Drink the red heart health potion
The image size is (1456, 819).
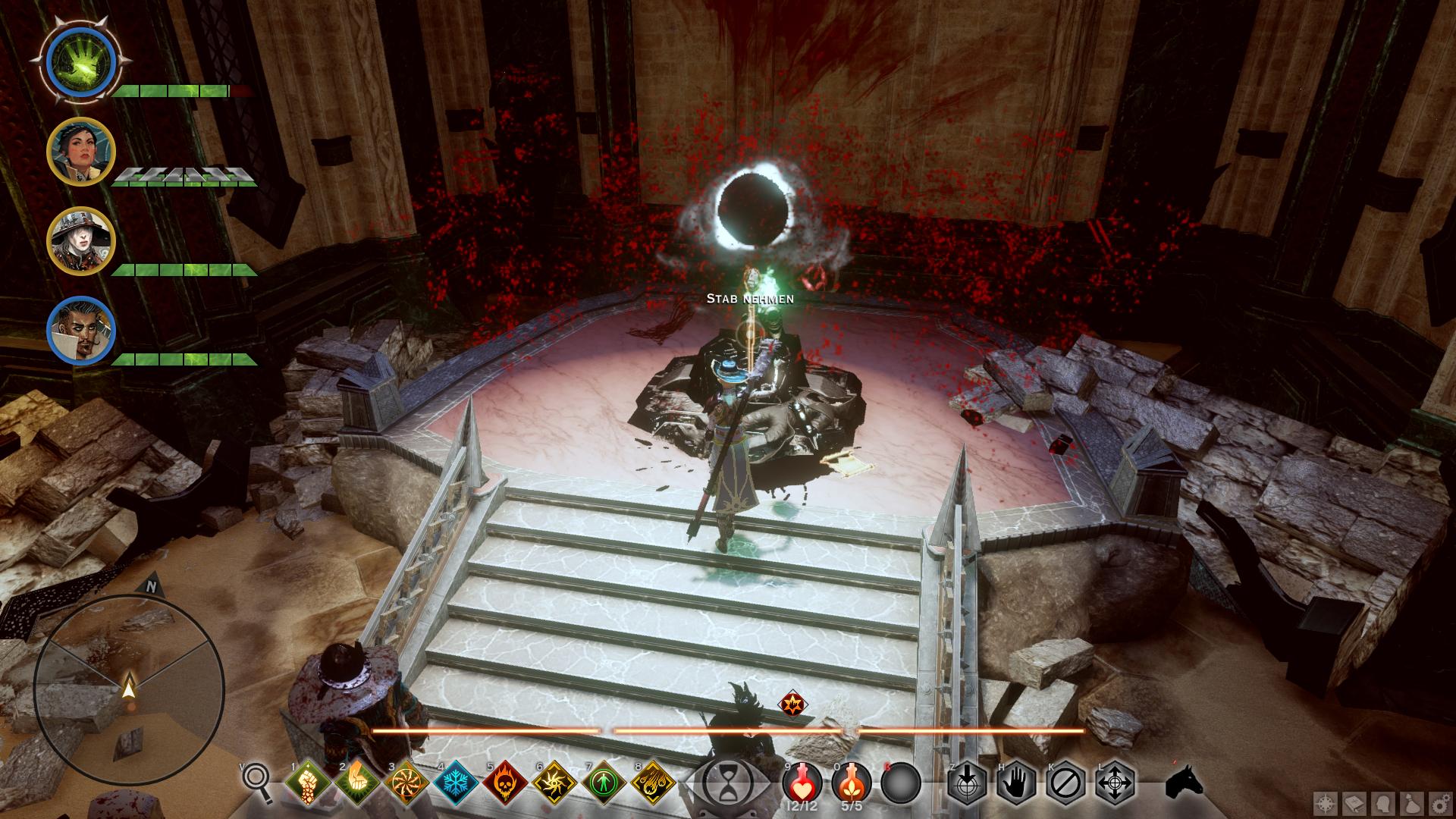click(x=802, y=781)
